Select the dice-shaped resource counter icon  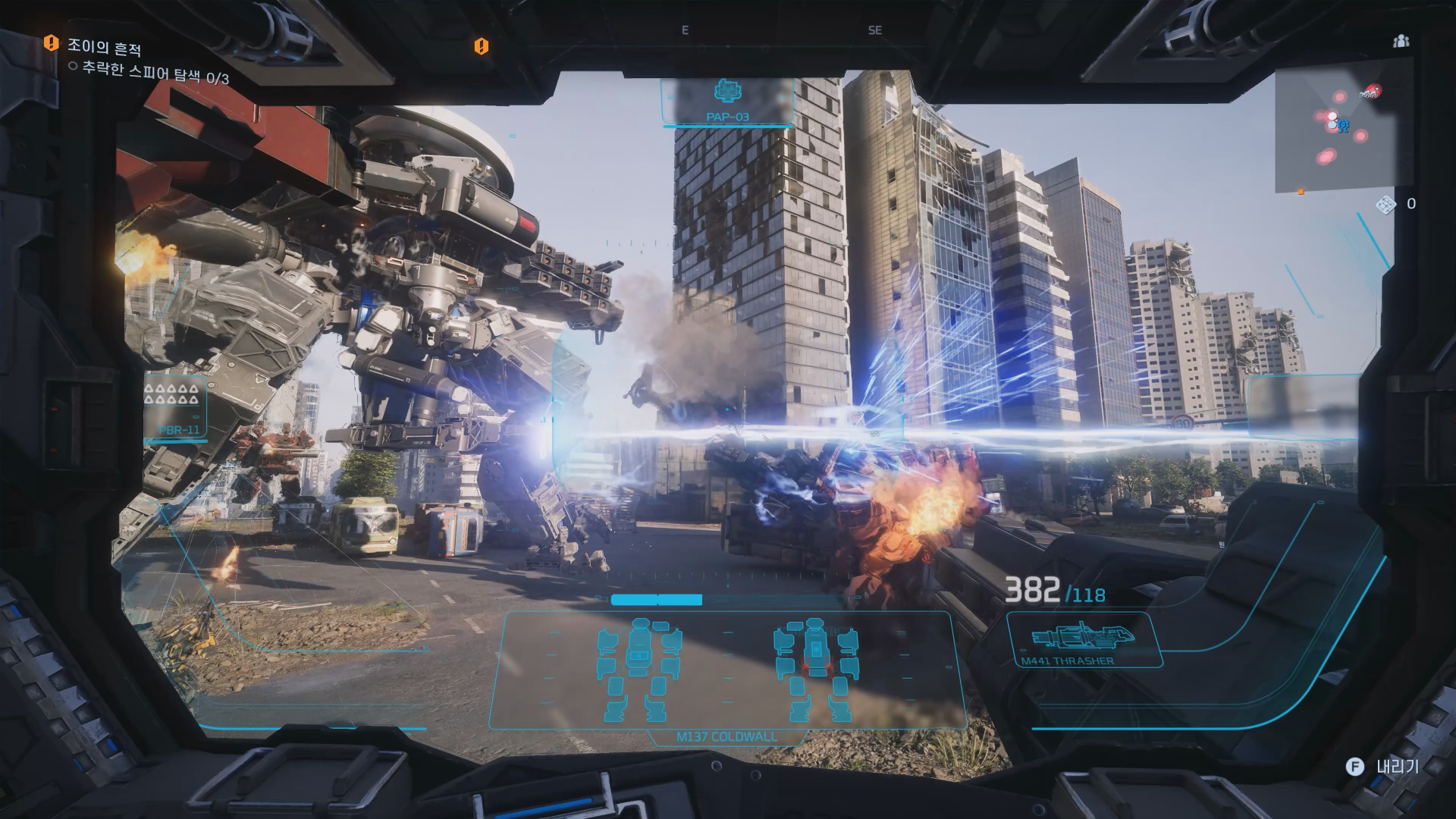coord(1385,205)
